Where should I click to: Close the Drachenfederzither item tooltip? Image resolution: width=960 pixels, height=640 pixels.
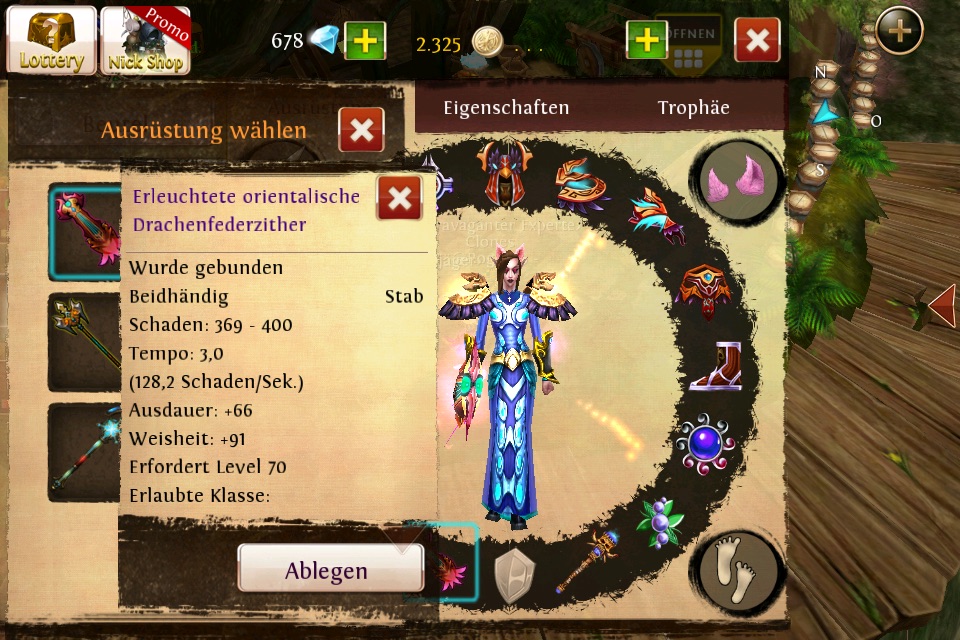point(398,198)
